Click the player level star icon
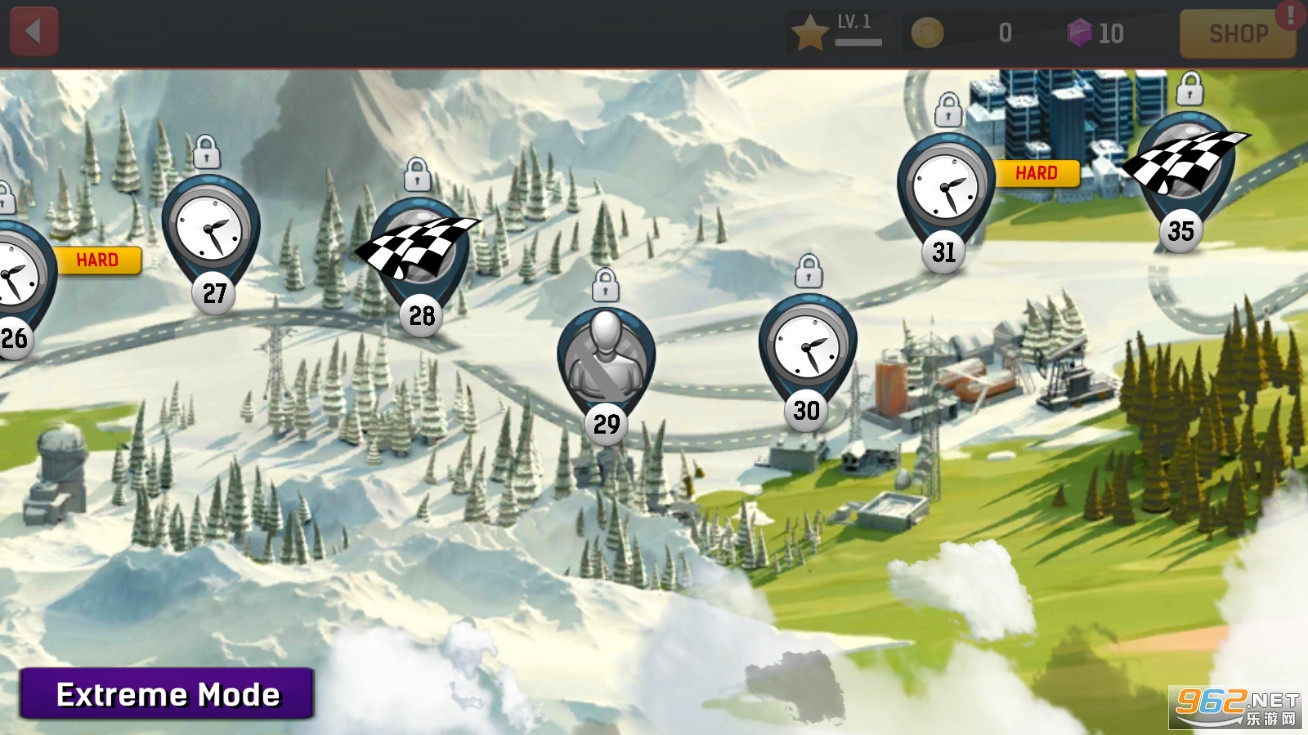 (810, 34)
